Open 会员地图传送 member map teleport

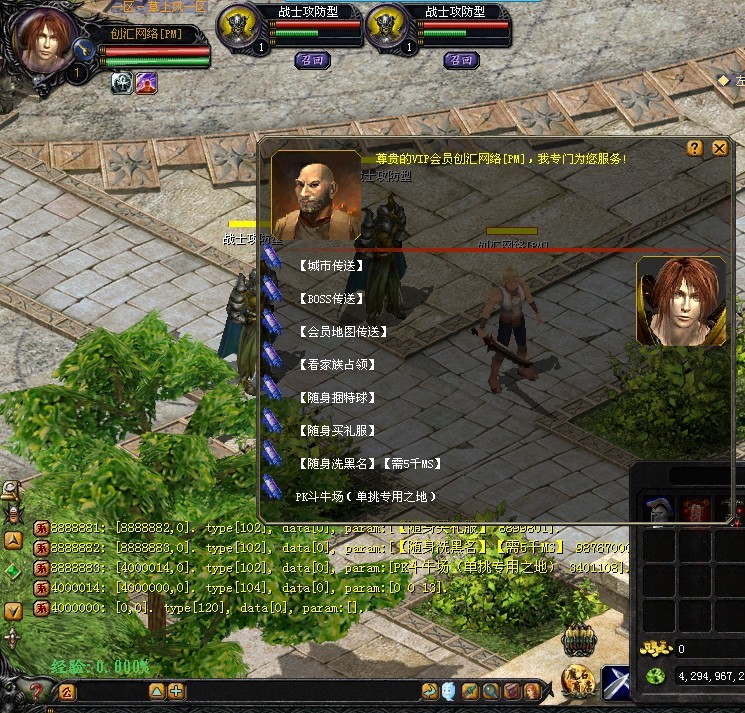tap(342, 331)
